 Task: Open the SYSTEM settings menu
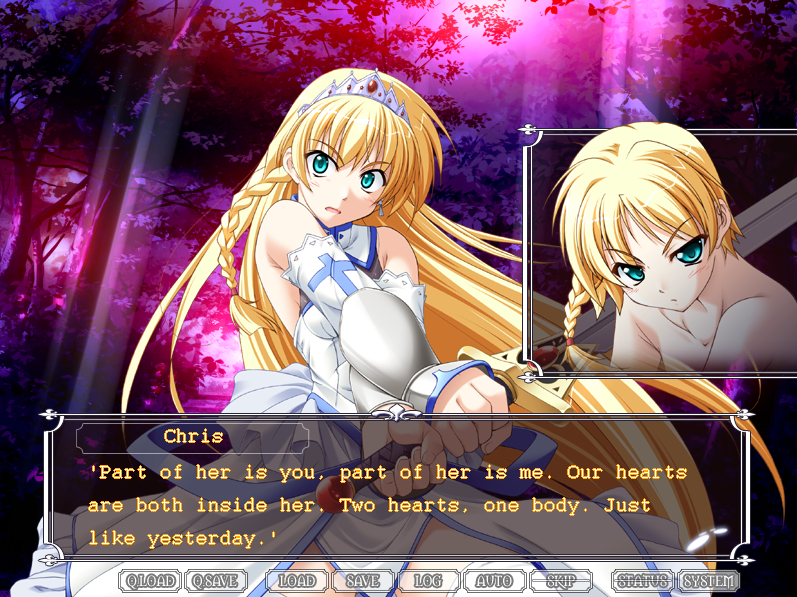point(709,581)
